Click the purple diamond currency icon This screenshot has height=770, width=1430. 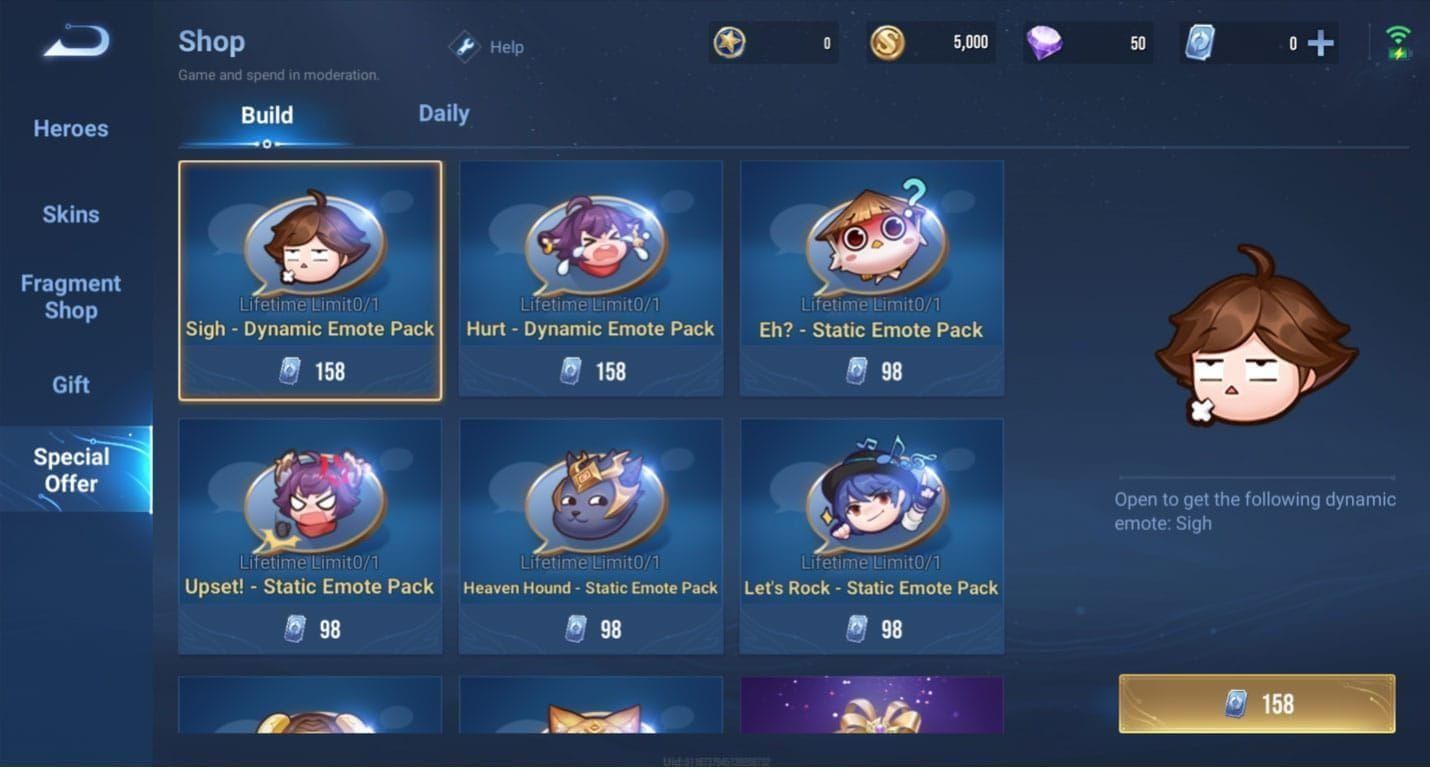click(x=1047, y=42)
